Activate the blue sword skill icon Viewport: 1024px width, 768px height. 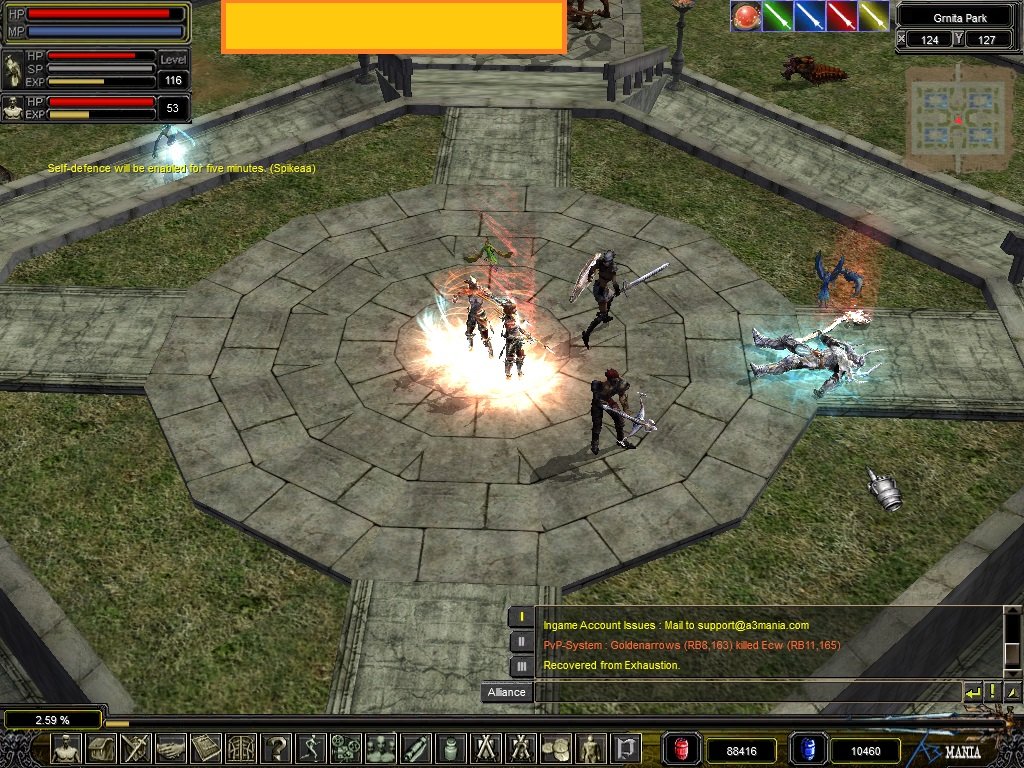point(810,16)
